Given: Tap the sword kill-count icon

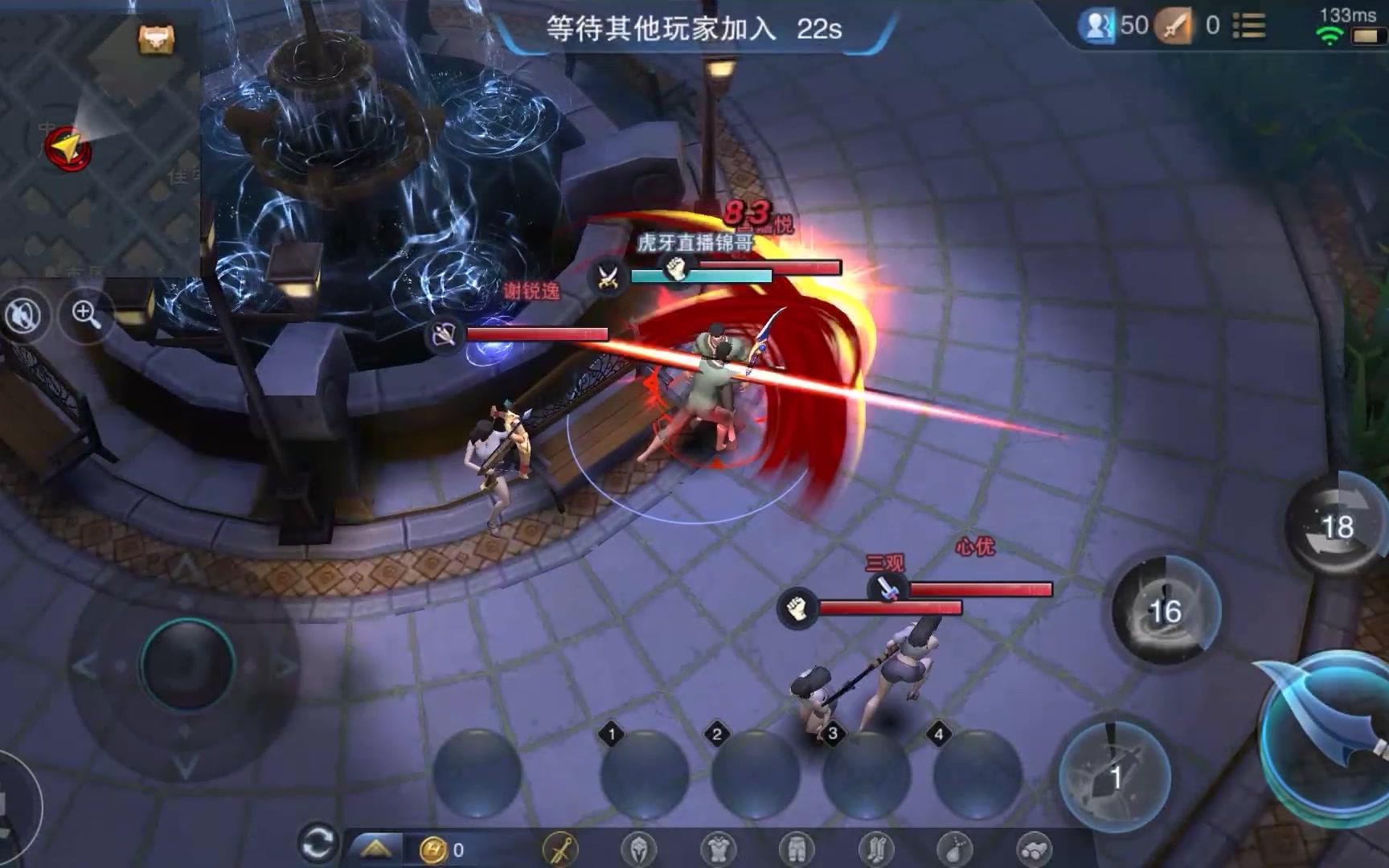Looking at the screenshot, I should (x=1174, y=27).
